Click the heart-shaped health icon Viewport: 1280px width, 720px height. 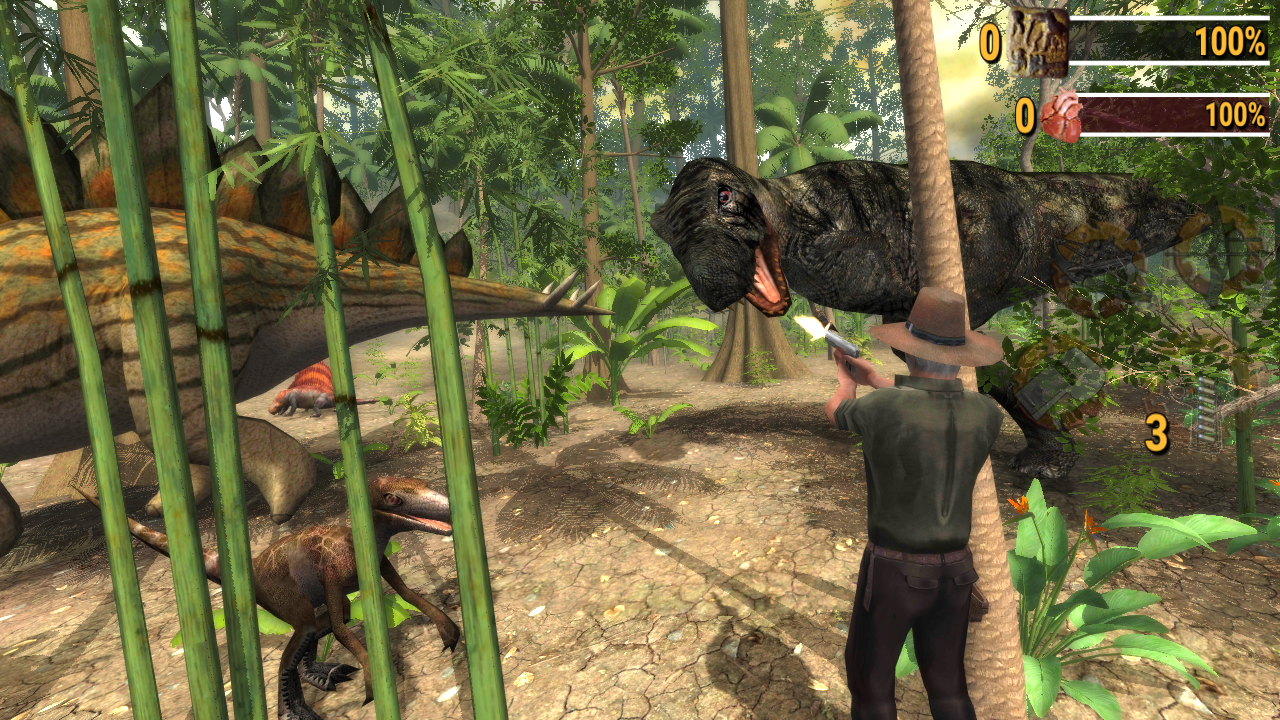tap(1061, 116)
